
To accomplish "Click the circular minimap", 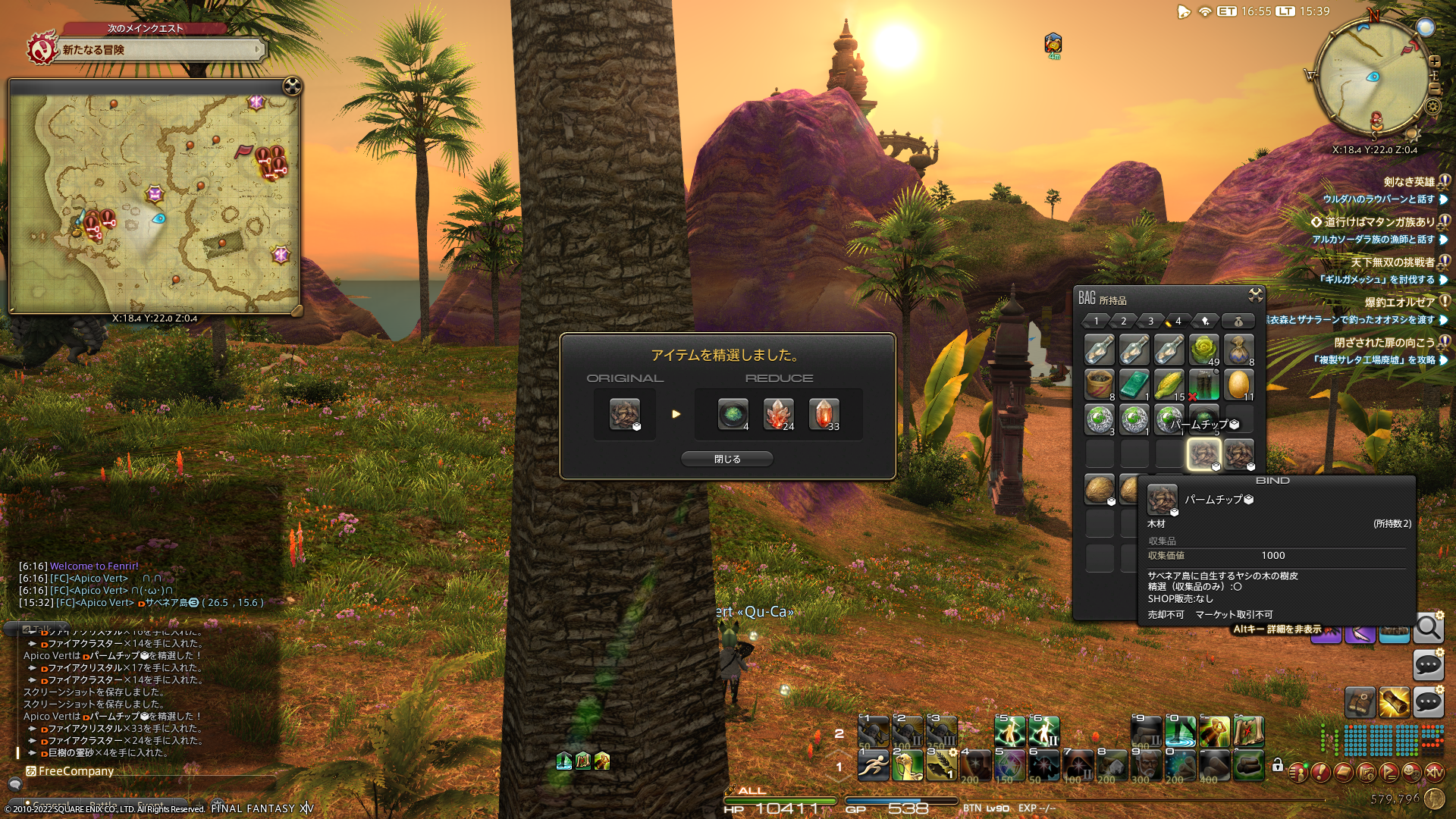I will pos(1373,77).
